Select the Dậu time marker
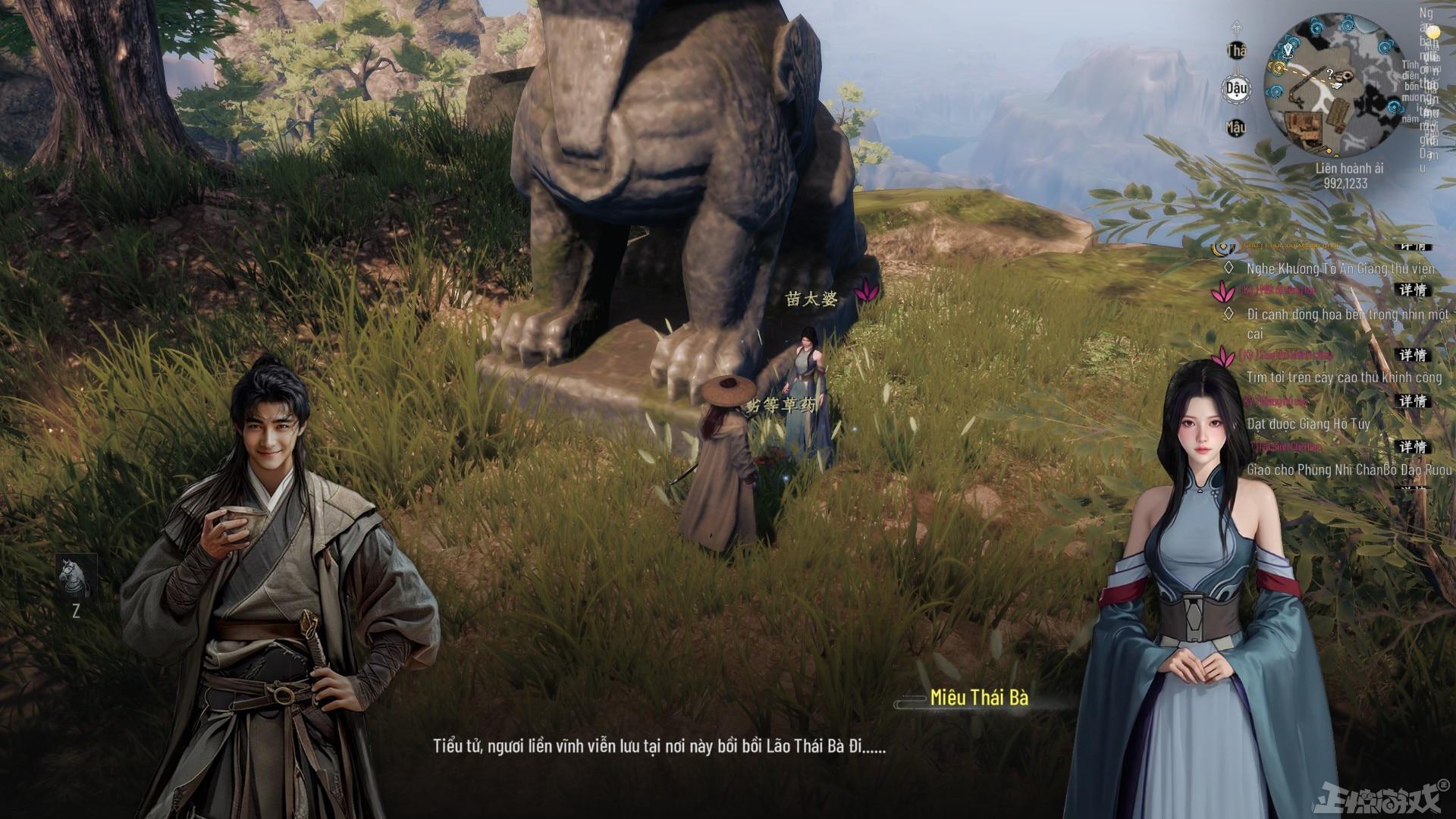The image size is (1456, 819). coord(1236,89)
